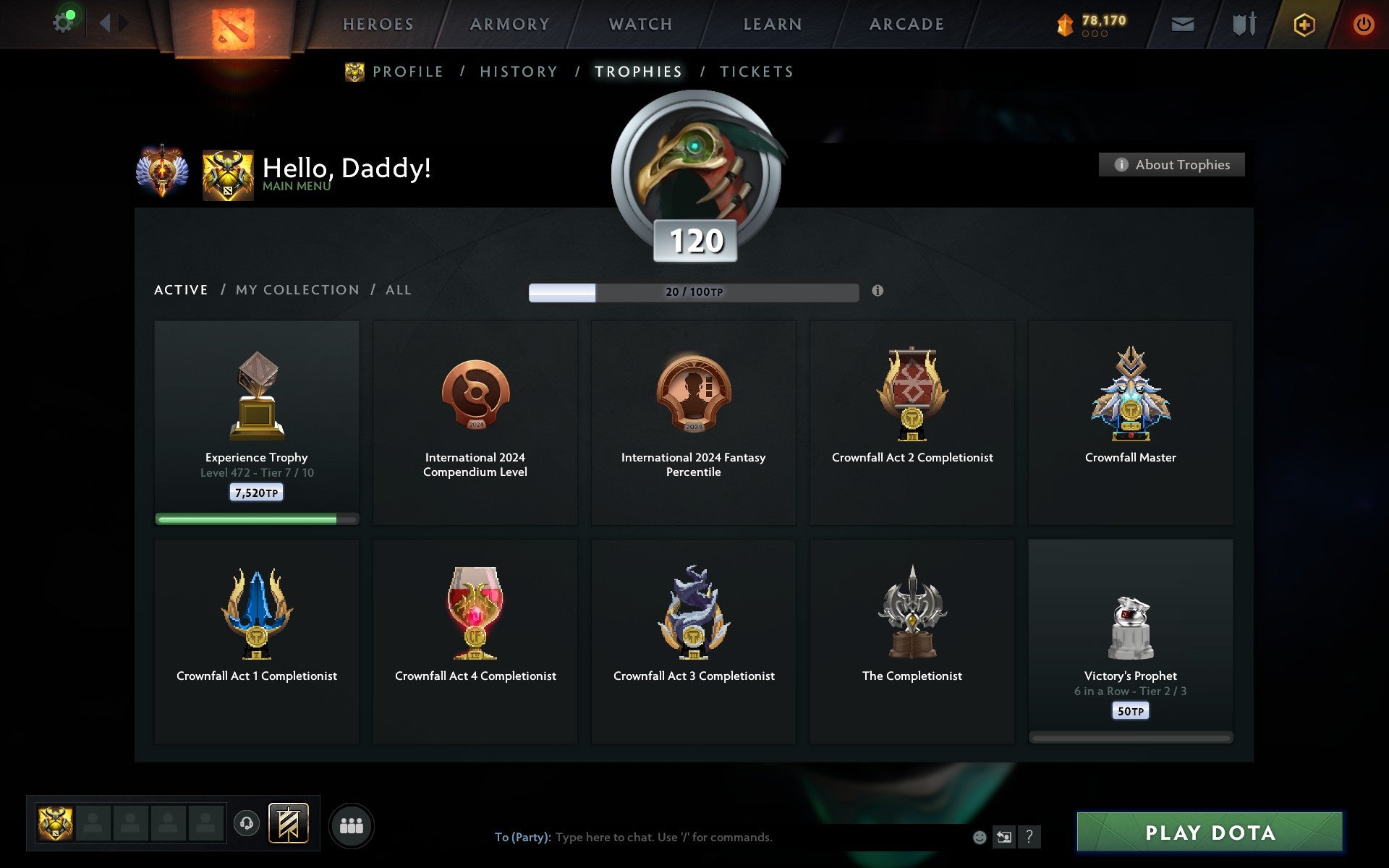Open About Trophies

[x=1171, y=164]
